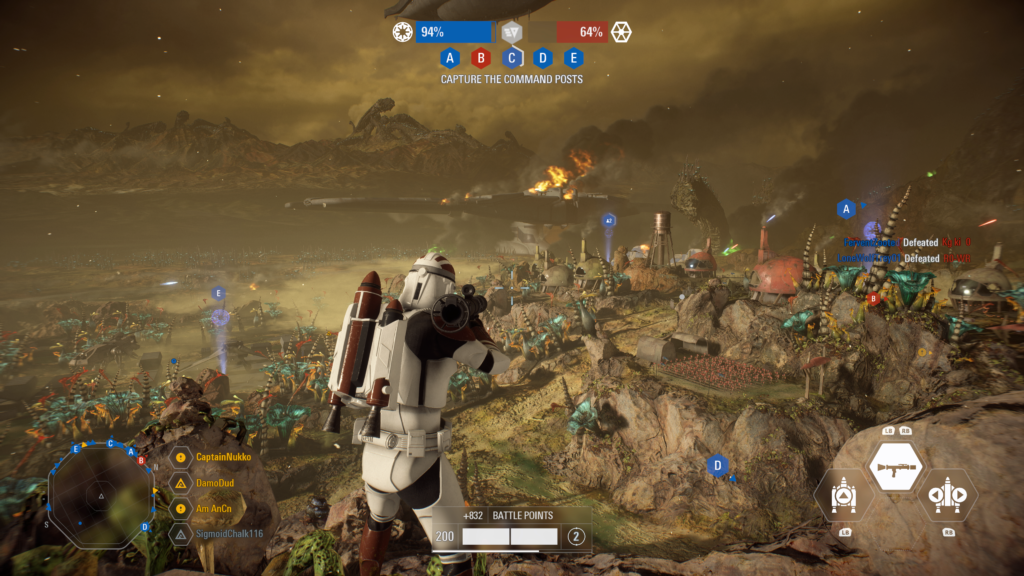Click the Galactic Republic faction emblem
The image size is (1024, 576).
tap(403, 32)
